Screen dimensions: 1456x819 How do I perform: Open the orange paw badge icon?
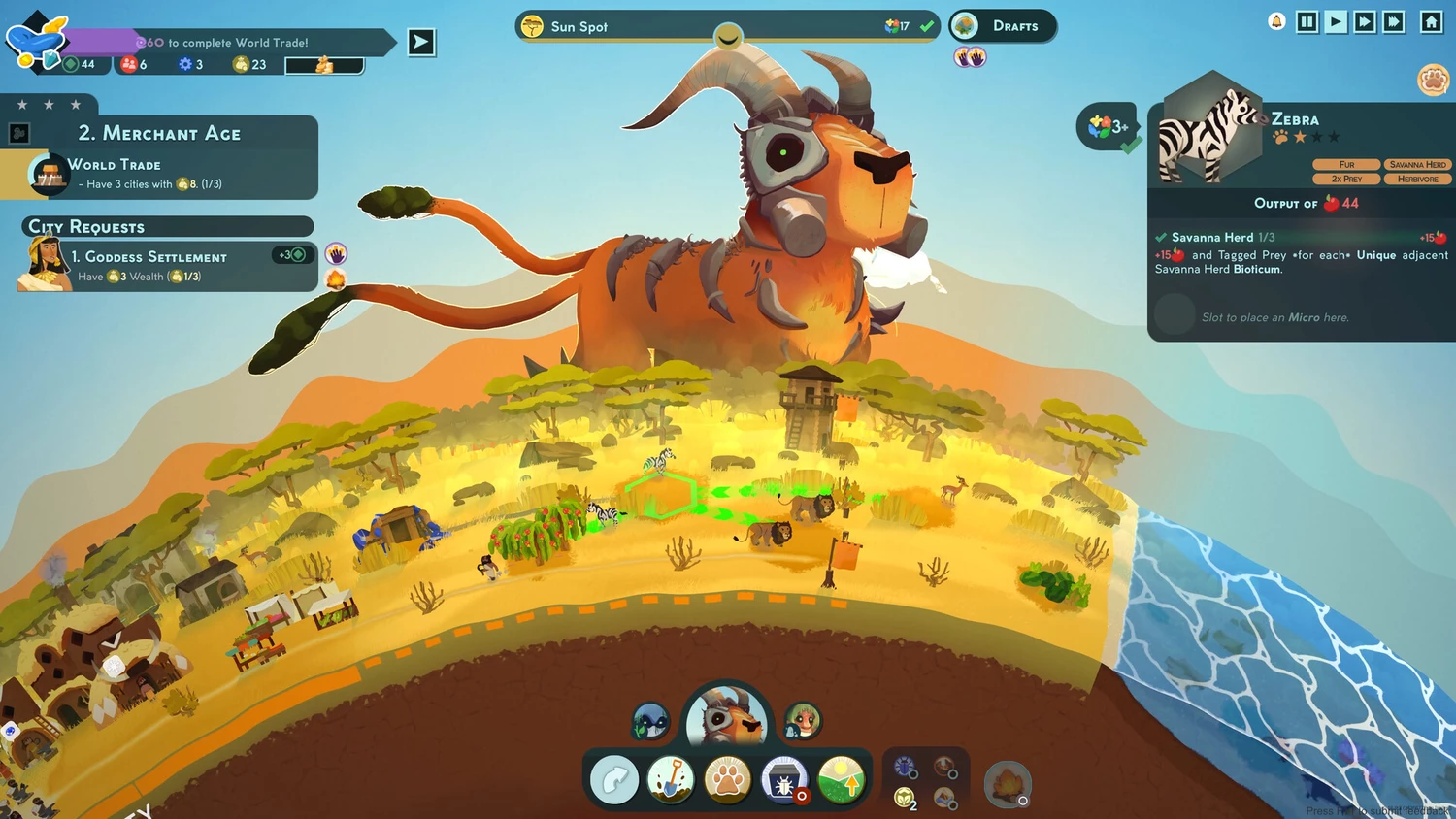(1433, 80)
